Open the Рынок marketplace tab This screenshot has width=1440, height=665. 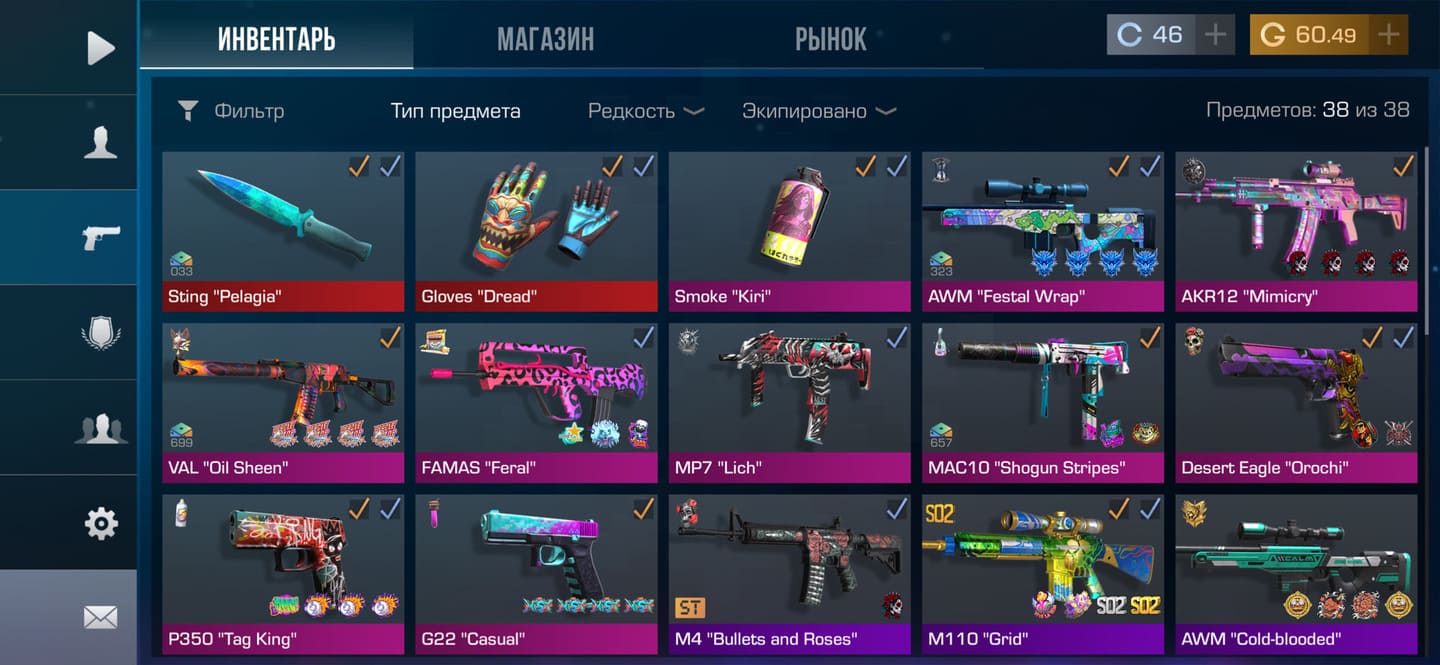830,39
